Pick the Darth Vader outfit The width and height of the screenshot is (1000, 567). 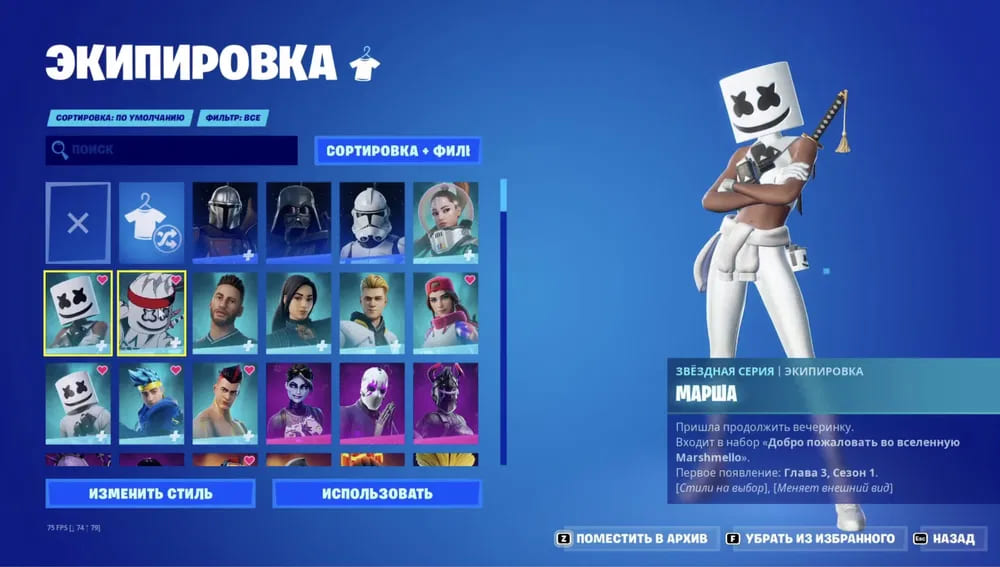click(x=298, y=222)
